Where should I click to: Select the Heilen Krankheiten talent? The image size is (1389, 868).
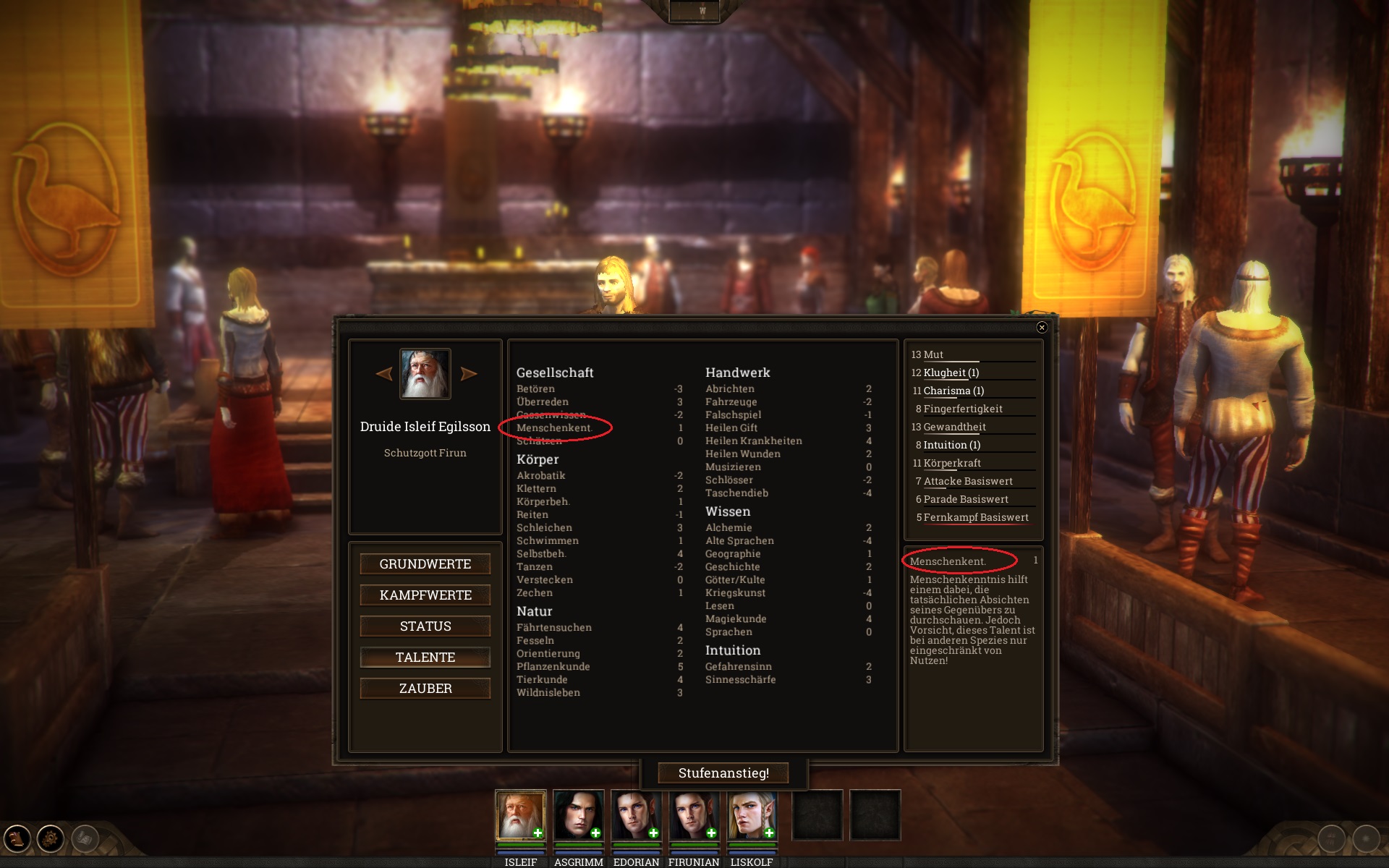754,441
